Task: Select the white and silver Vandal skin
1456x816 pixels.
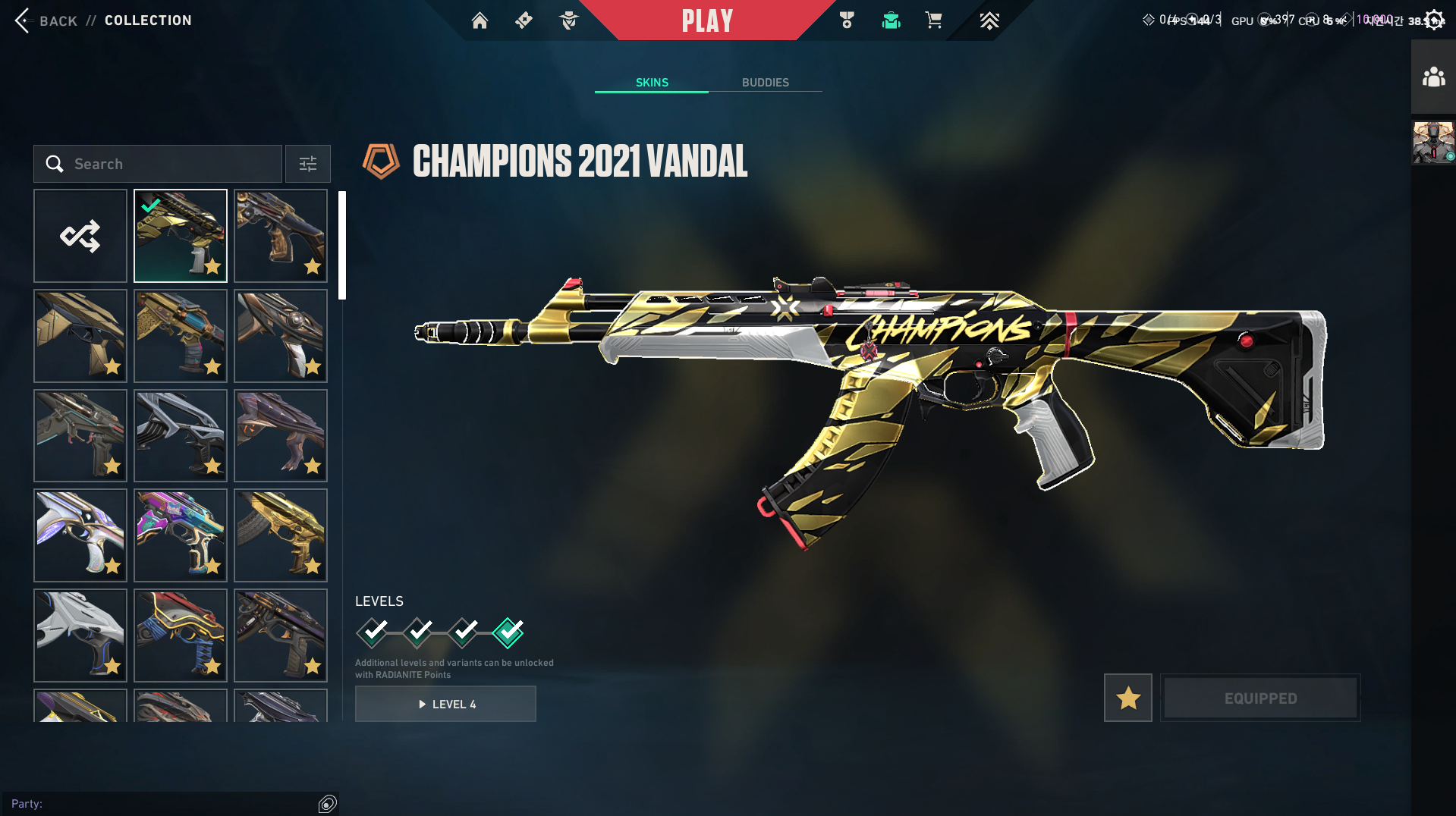Action: pos(80,636)
